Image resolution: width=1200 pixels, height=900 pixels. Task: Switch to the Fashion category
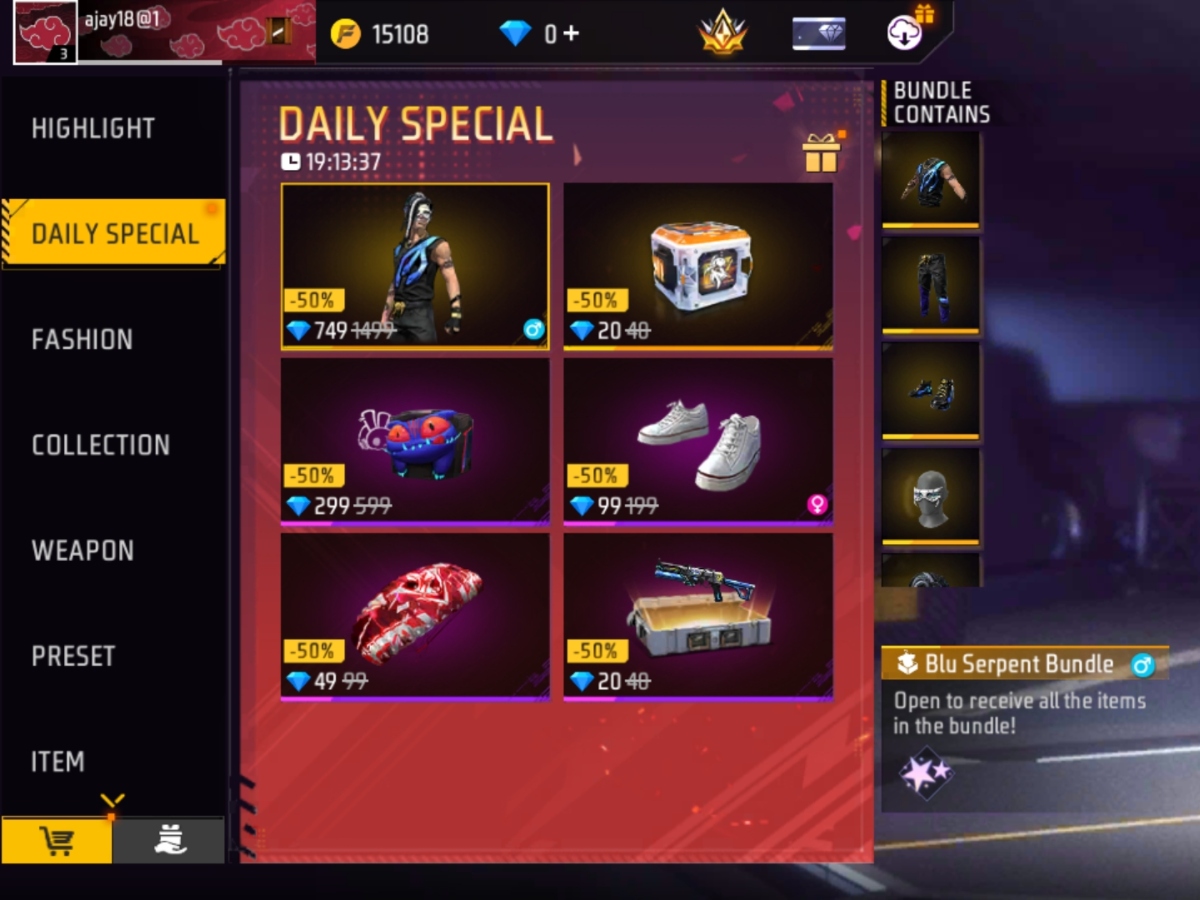coord(82,340)
